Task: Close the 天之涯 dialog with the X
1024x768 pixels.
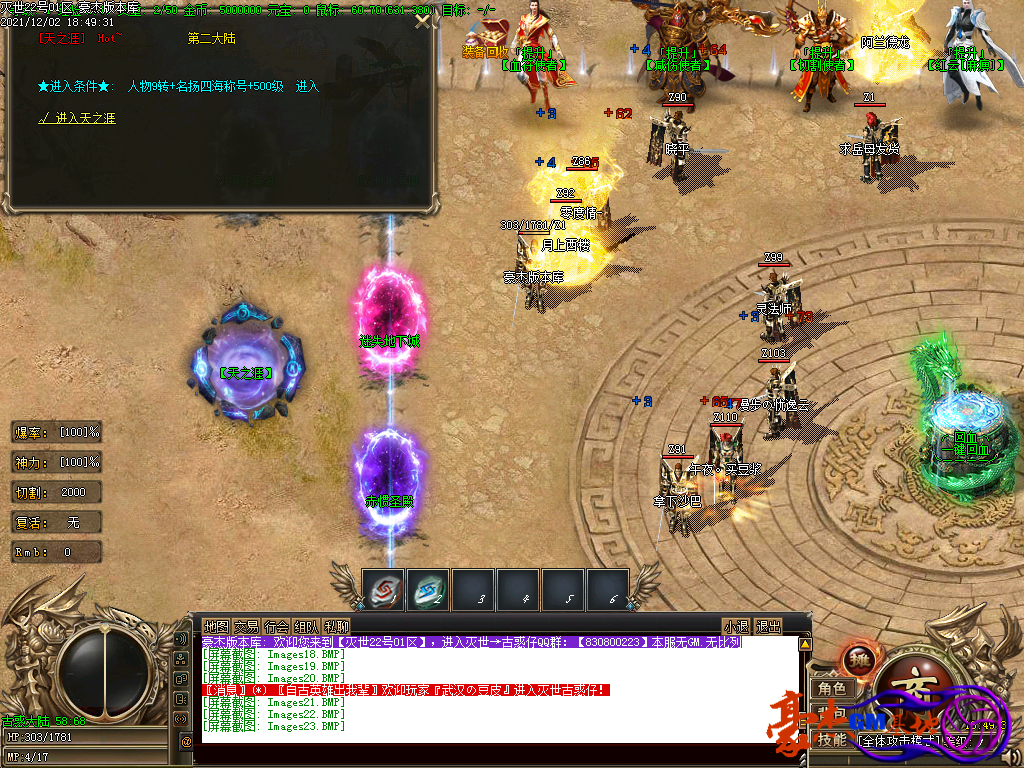Action: [423, 21]
